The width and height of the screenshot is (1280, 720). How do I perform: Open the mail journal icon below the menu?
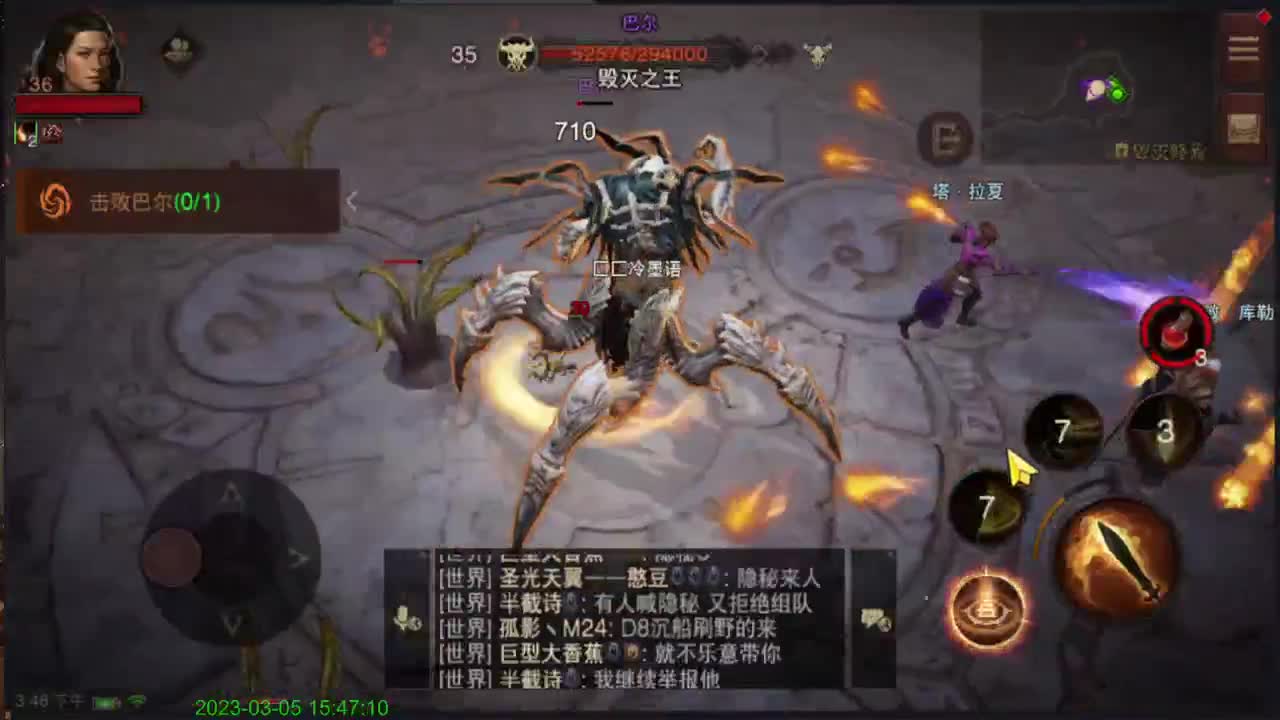point(1243,125)
